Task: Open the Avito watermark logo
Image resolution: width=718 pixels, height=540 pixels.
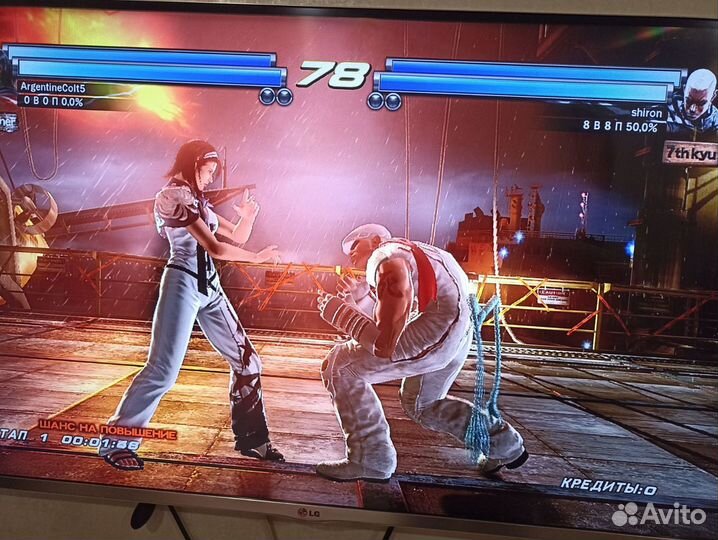Action: [659, 514]
